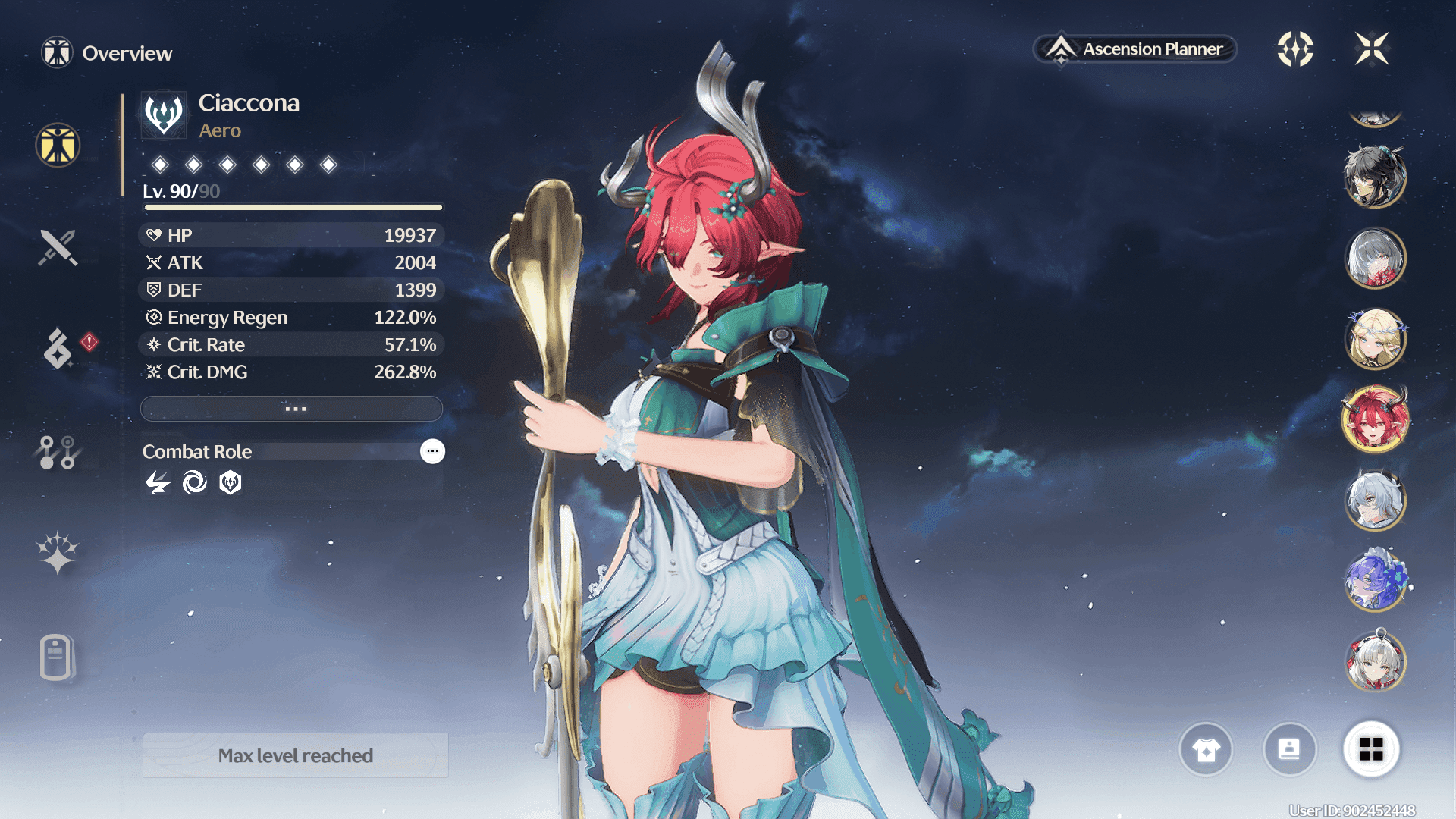Select the Overview tab icon
The width and height of the screenshot is (1456, 819).
pos(58,145)
